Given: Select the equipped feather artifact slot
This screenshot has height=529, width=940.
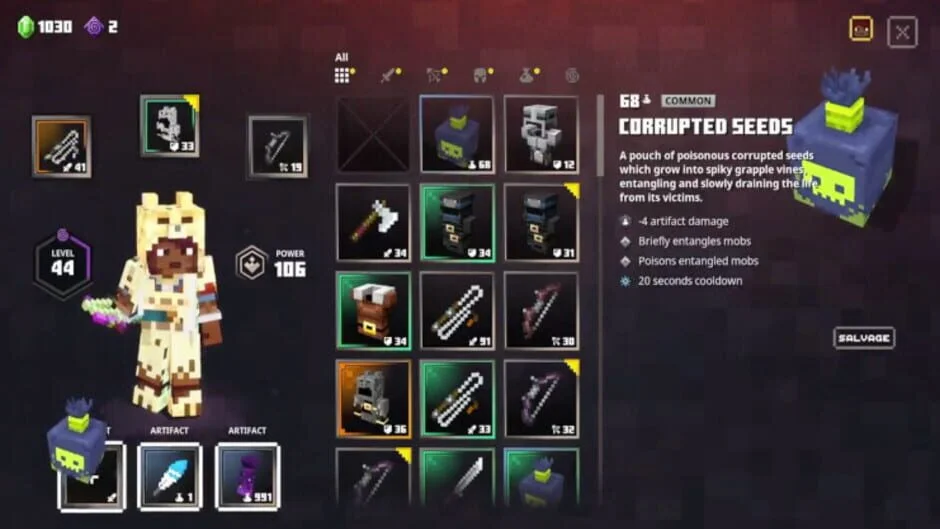Looking at the screenshot, I should [x=169, y=476].
